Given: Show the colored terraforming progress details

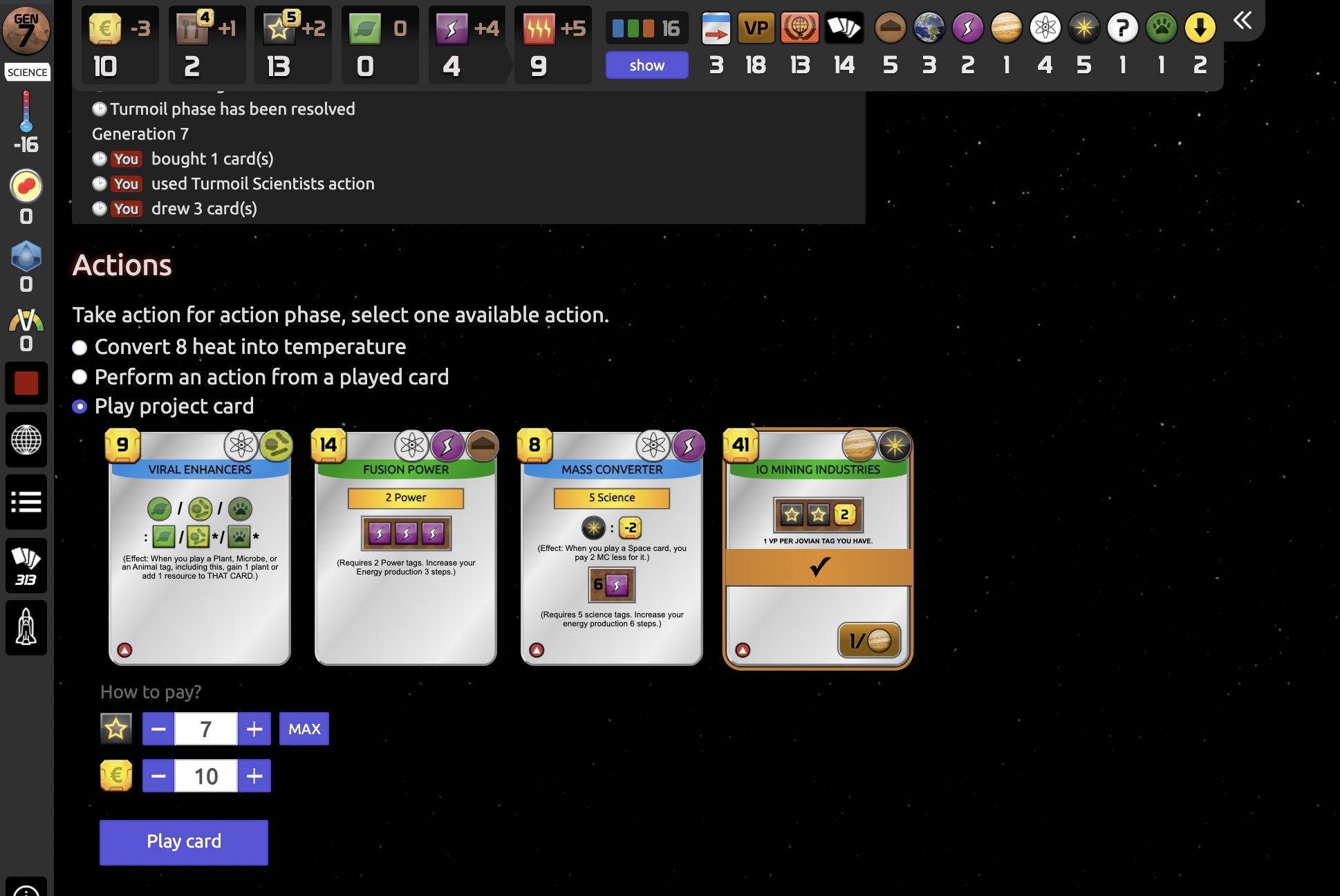Looking at the screenshot, I should pos(646,65).
